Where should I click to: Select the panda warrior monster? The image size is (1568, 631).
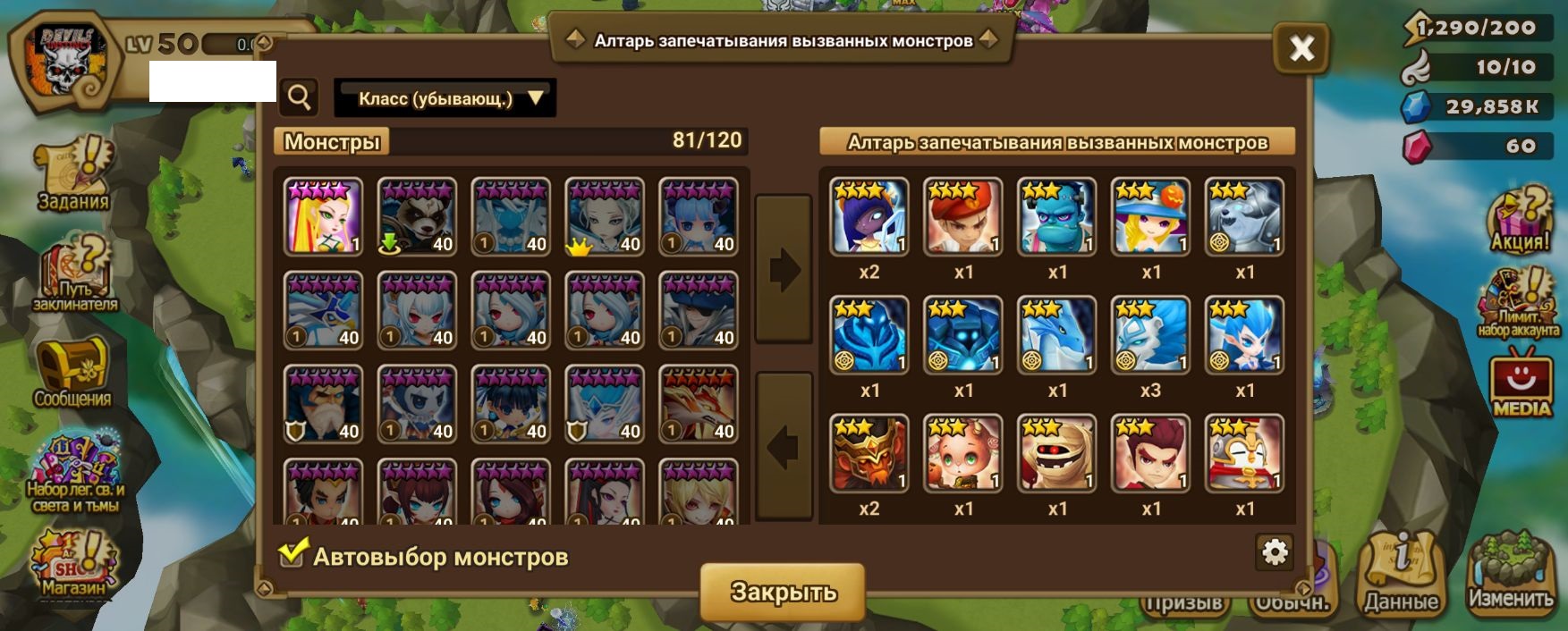[417, 216]
